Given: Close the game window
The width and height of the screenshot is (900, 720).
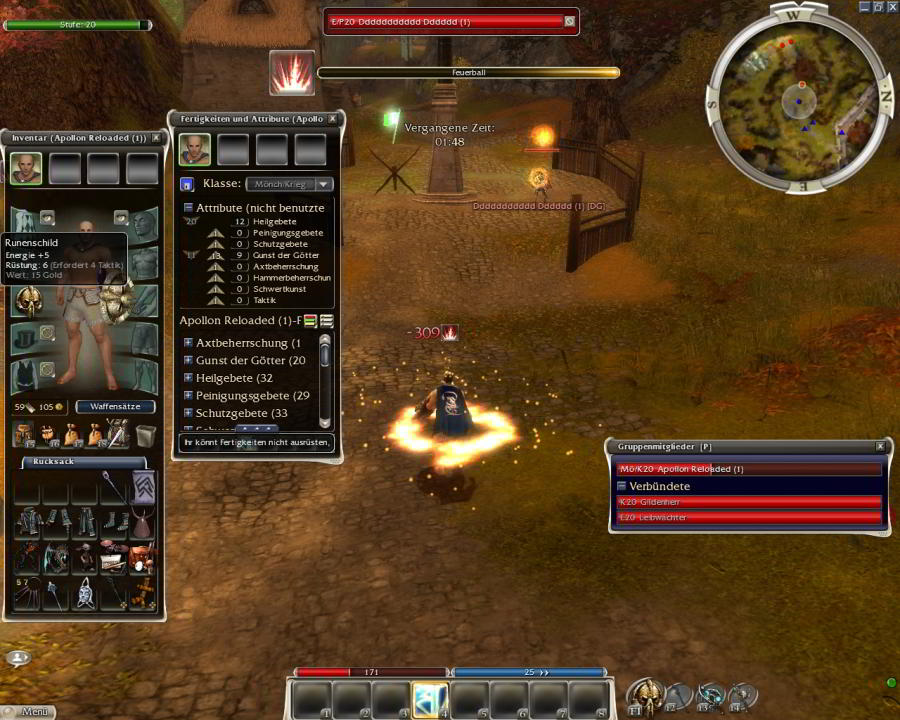Looking at the screenshot, I should click(x=892, y=6).
